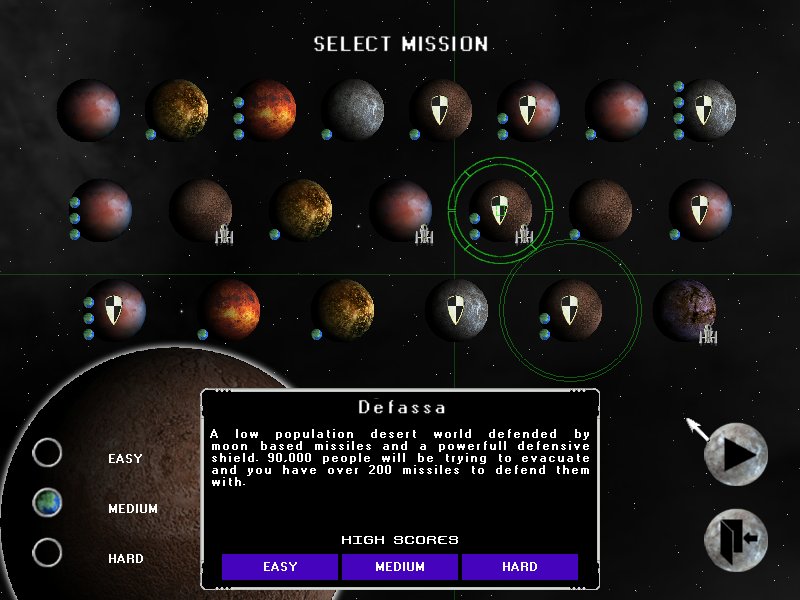
Task: Choose Medium difficulty
Action: tap(47, 503)
